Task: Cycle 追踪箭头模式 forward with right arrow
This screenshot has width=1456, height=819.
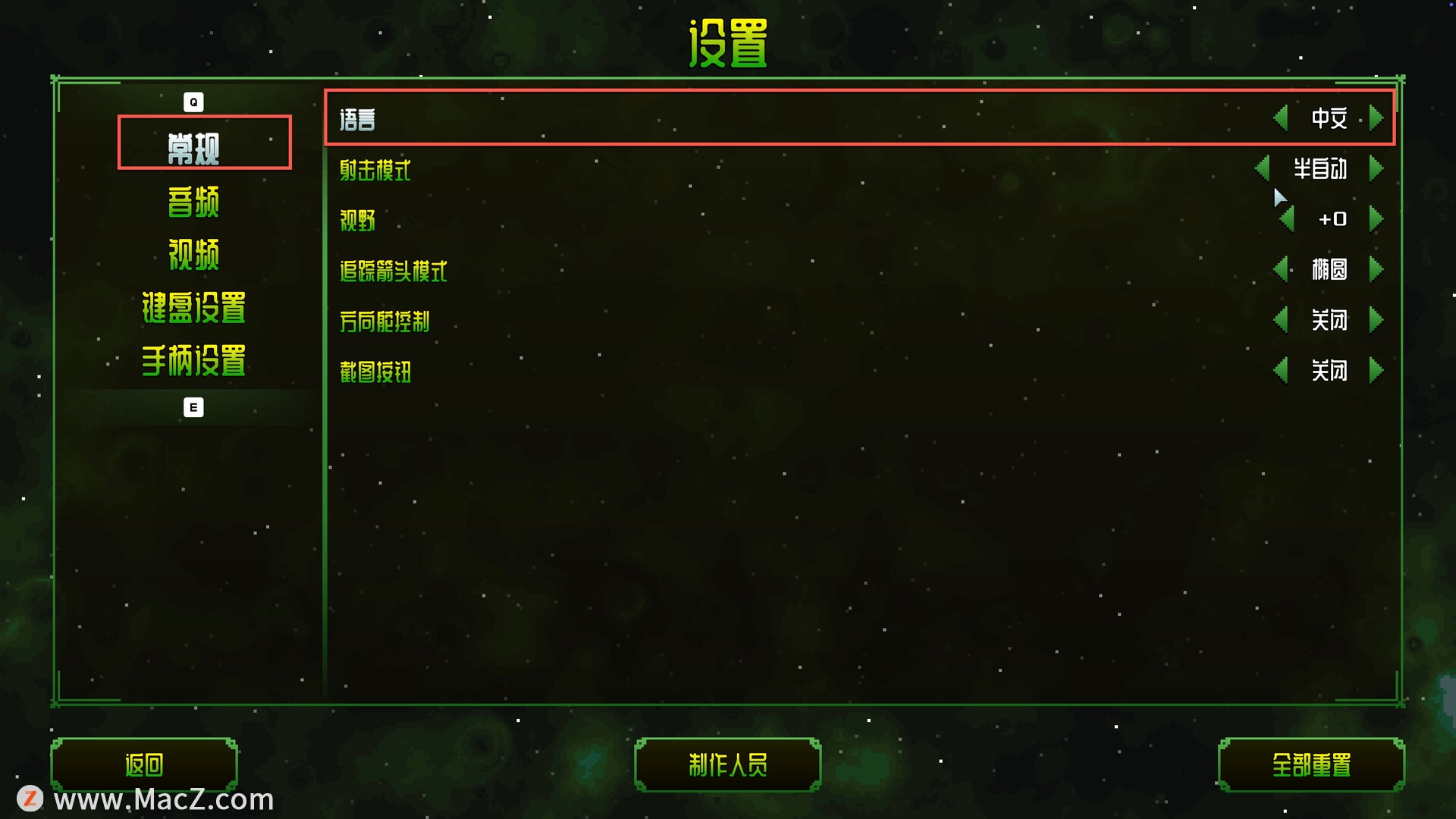Action: click(x=1376, y=269)
